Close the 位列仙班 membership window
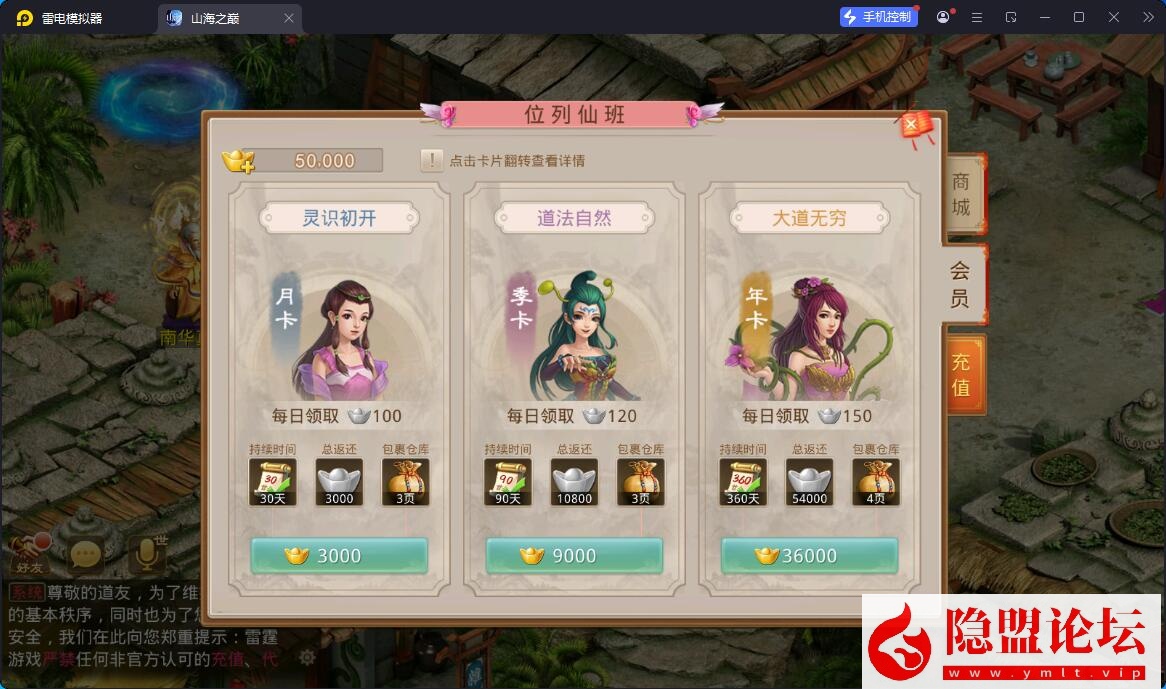Screen dimensions: 1166x689 tap(912, 125)
